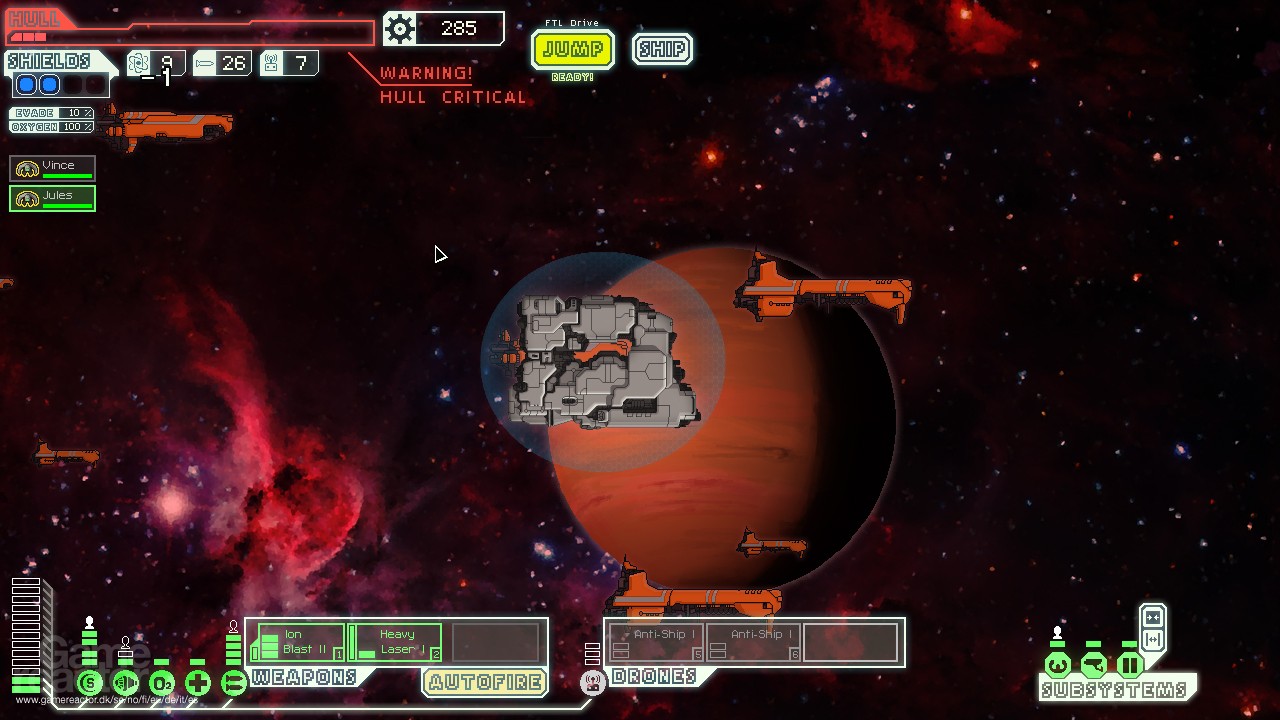Select crew member Vince
This screenshot has width=1280, height=720.
click(52, 167)
